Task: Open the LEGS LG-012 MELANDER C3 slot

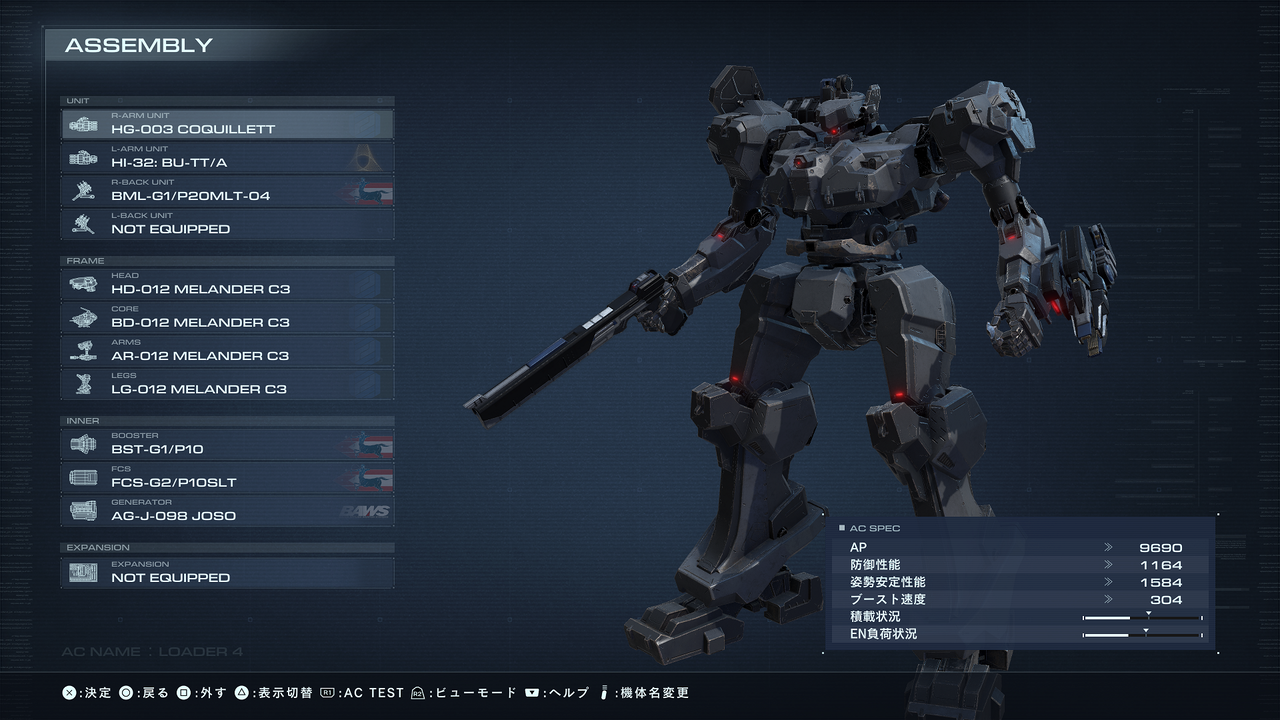Action: [x=227, y=384]
